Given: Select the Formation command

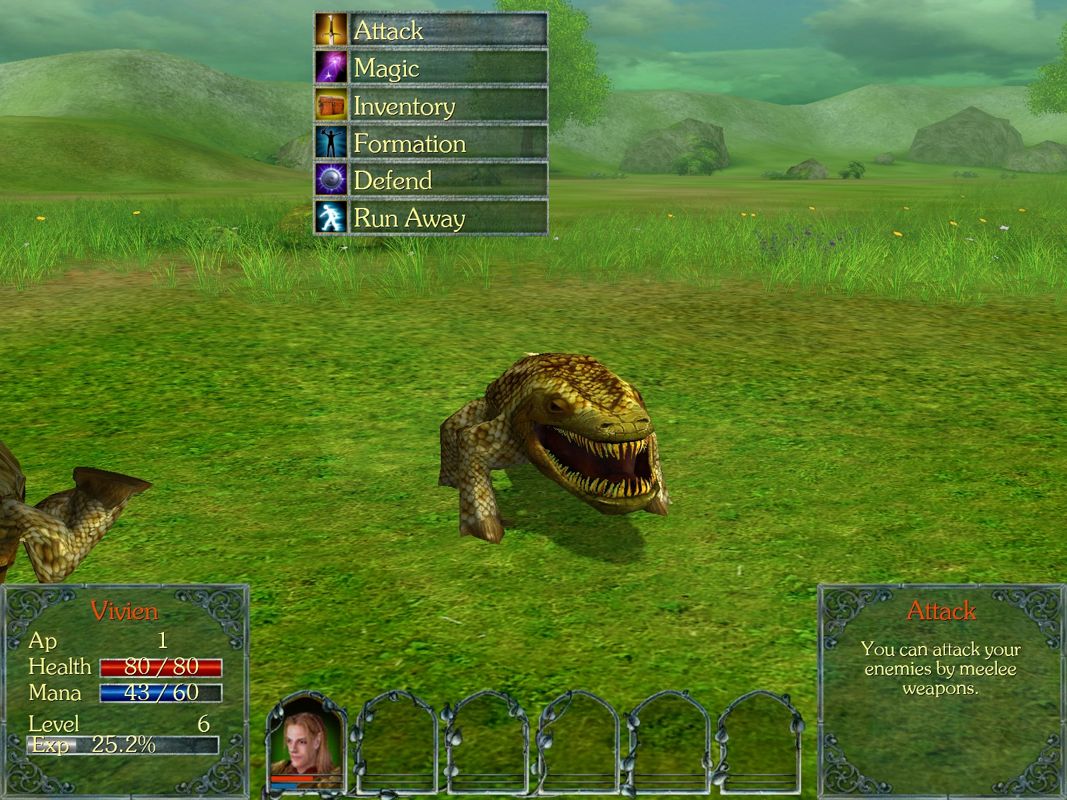Looking at the screenshot, I should point(431,143).
